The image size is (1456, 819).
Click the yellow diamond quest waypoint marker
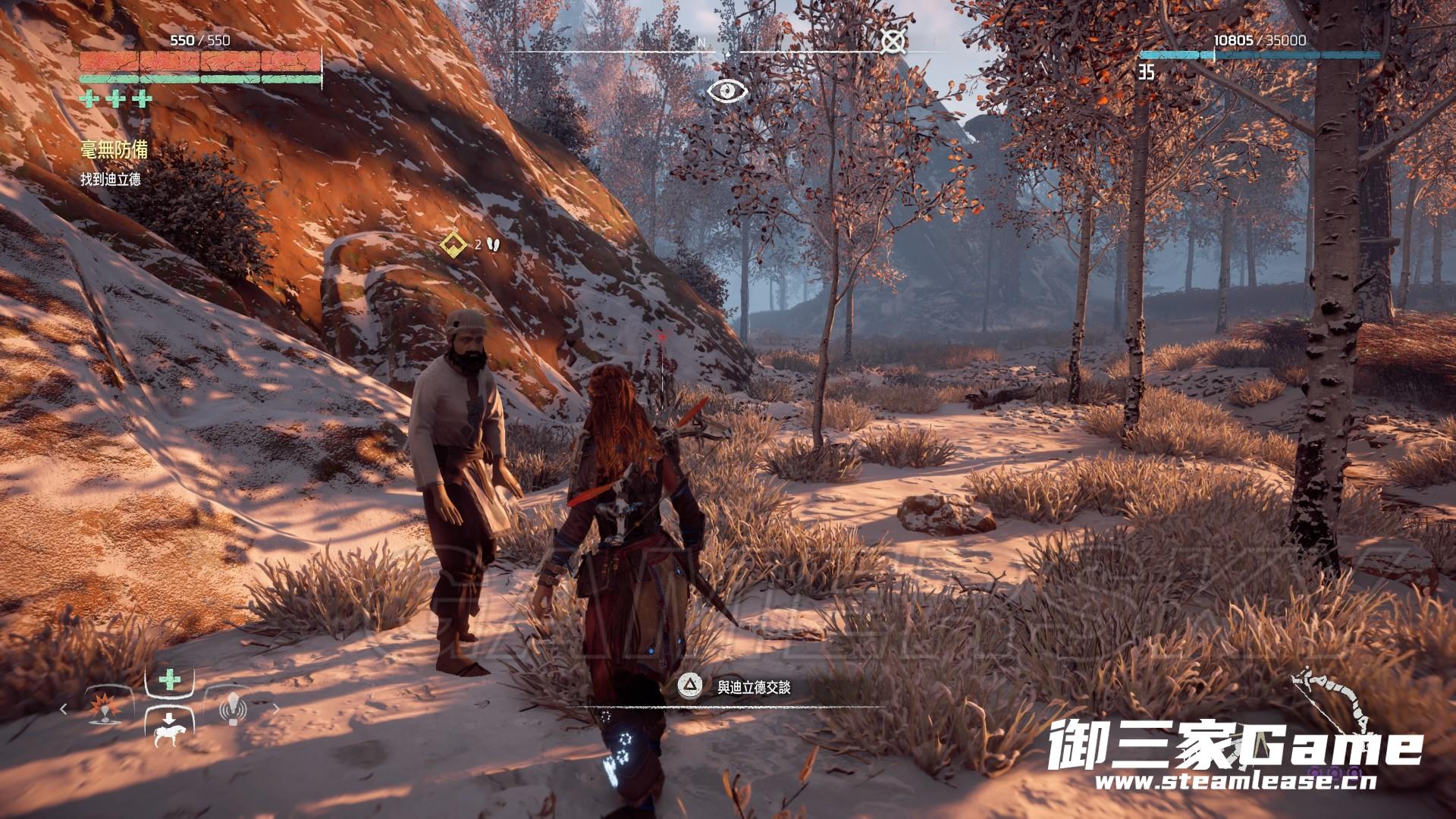point(453,245)
